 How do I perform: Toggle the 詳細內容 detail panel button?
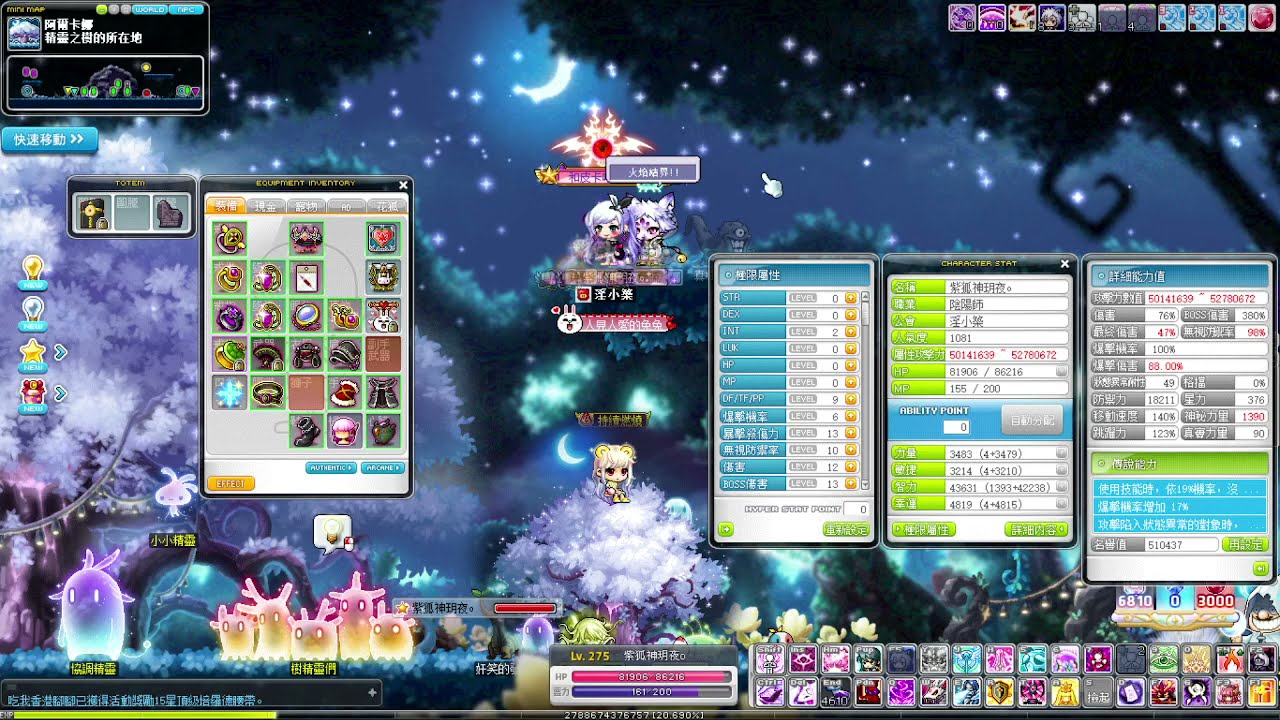[x=1035, y=530]
